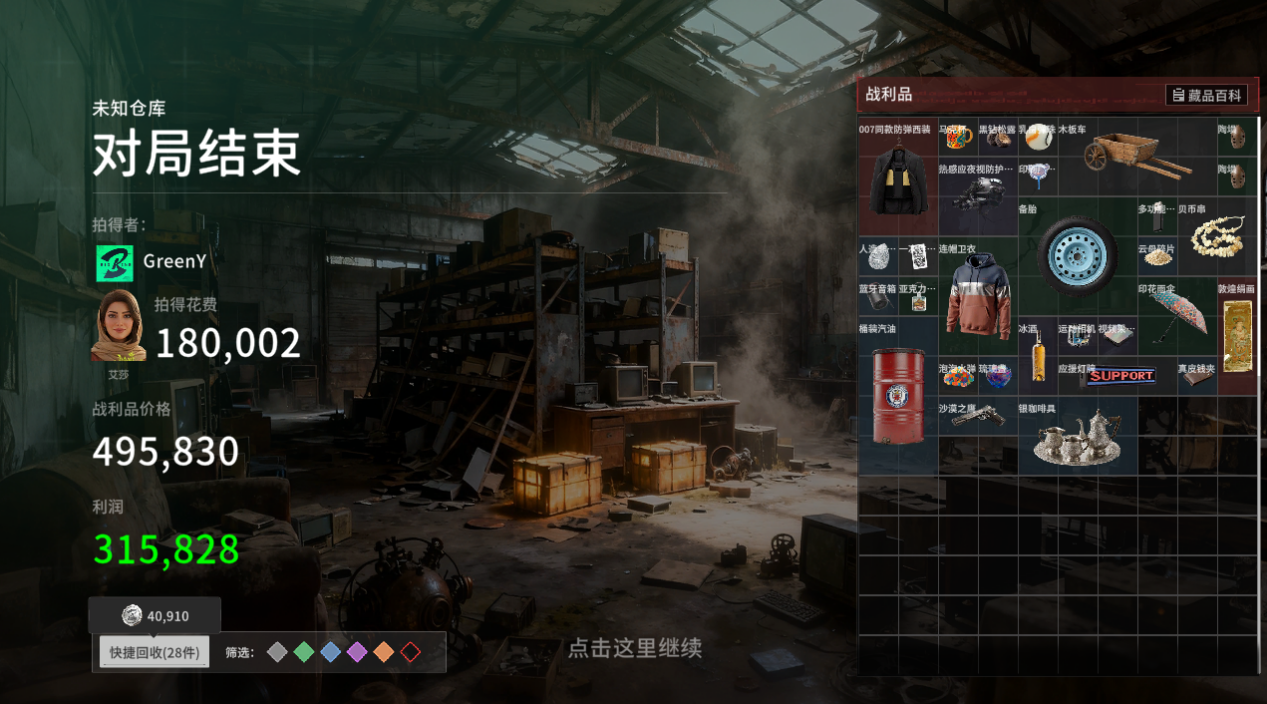Click the 快捷回收 quick recycle button
Viewport: 1267px width, 704px height.
[x=154, y=653]
